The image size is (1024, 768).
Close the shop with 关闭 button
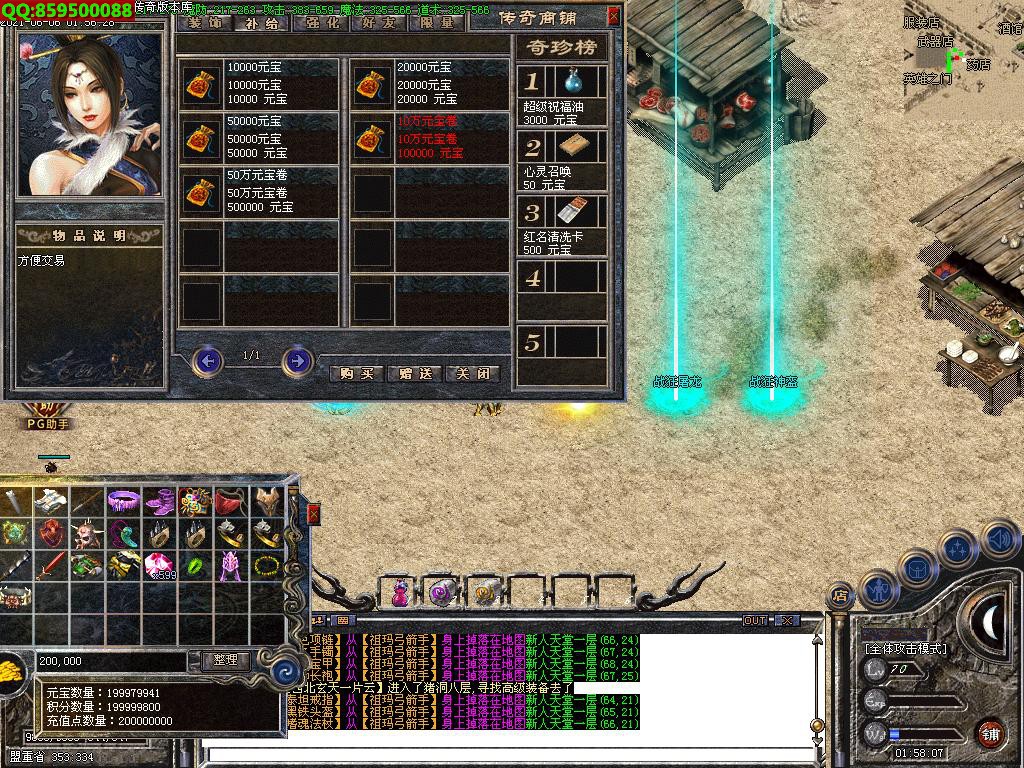[472, 373]
